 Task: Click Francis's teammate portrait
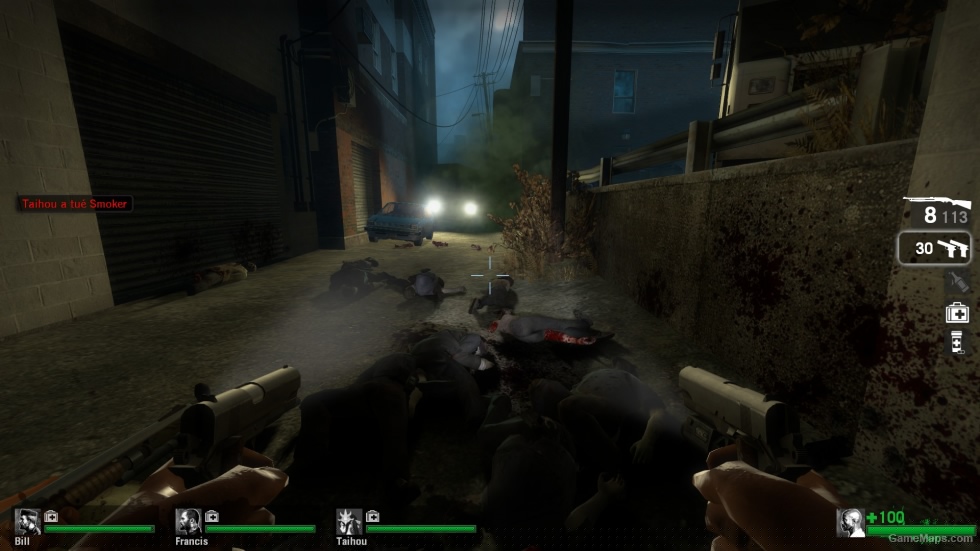click(188, 521)
